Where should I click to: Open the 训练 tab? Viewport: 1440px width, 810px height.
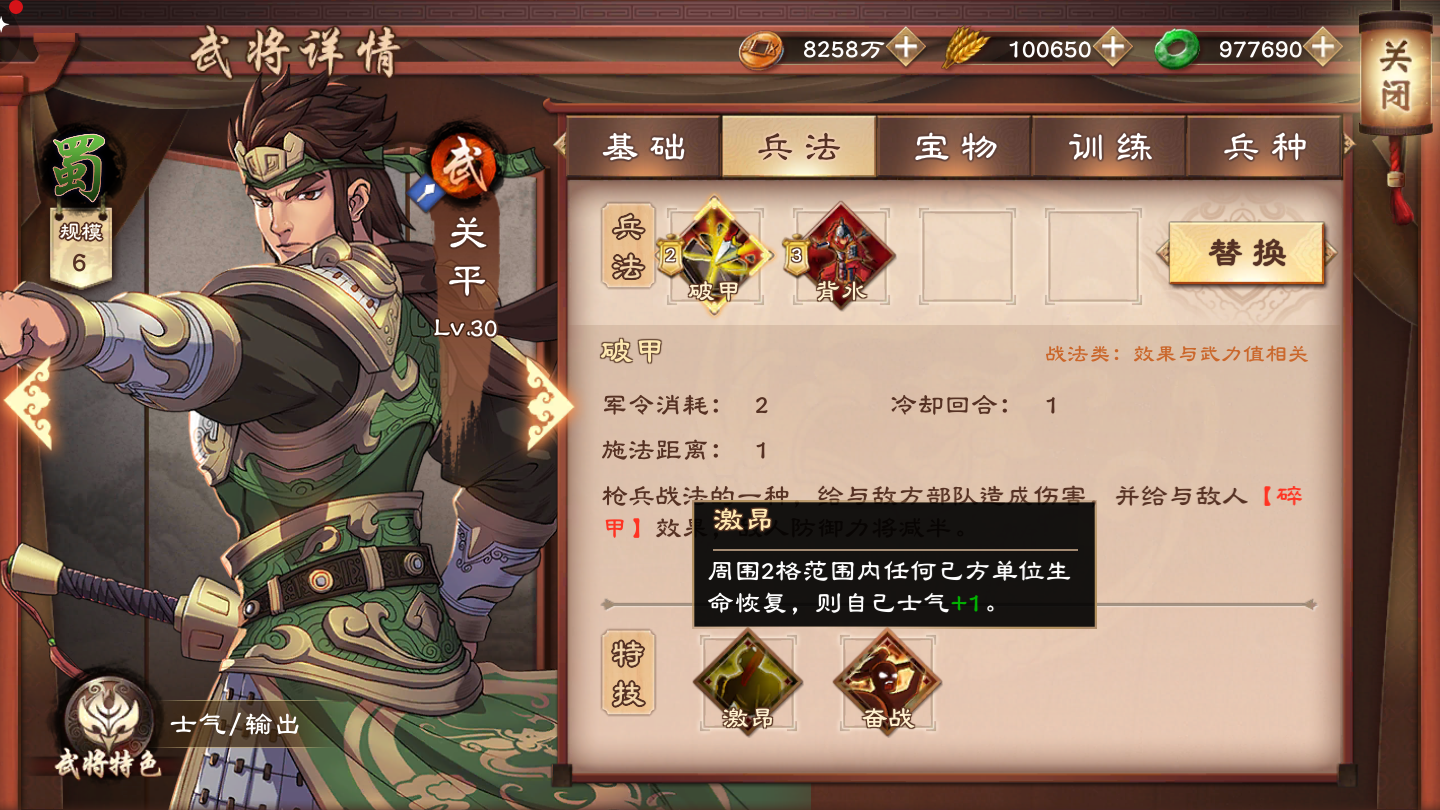point(1110,147)
